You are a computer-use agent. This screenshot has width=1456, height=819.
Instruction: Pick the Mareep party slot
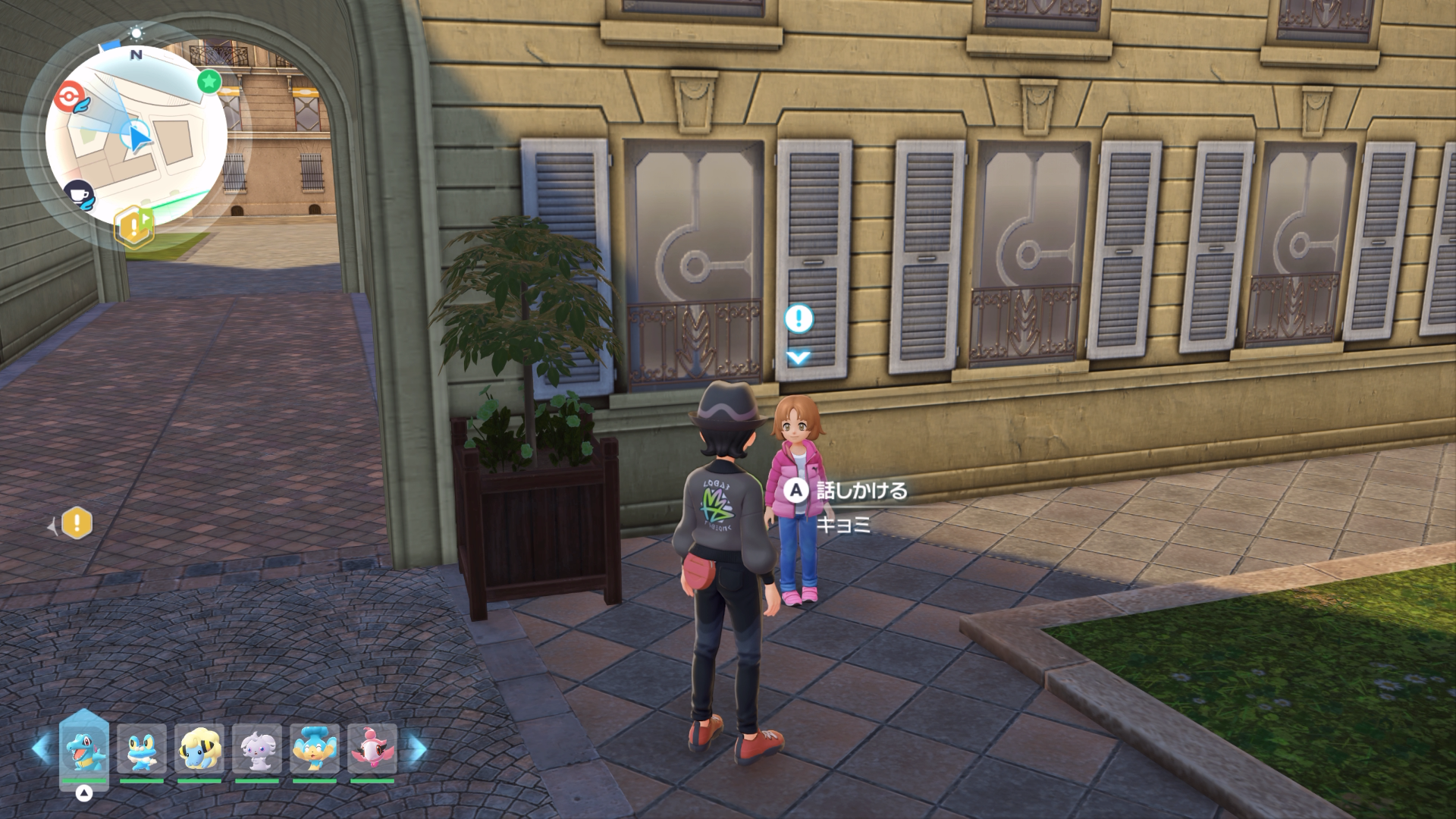(199, 748)
